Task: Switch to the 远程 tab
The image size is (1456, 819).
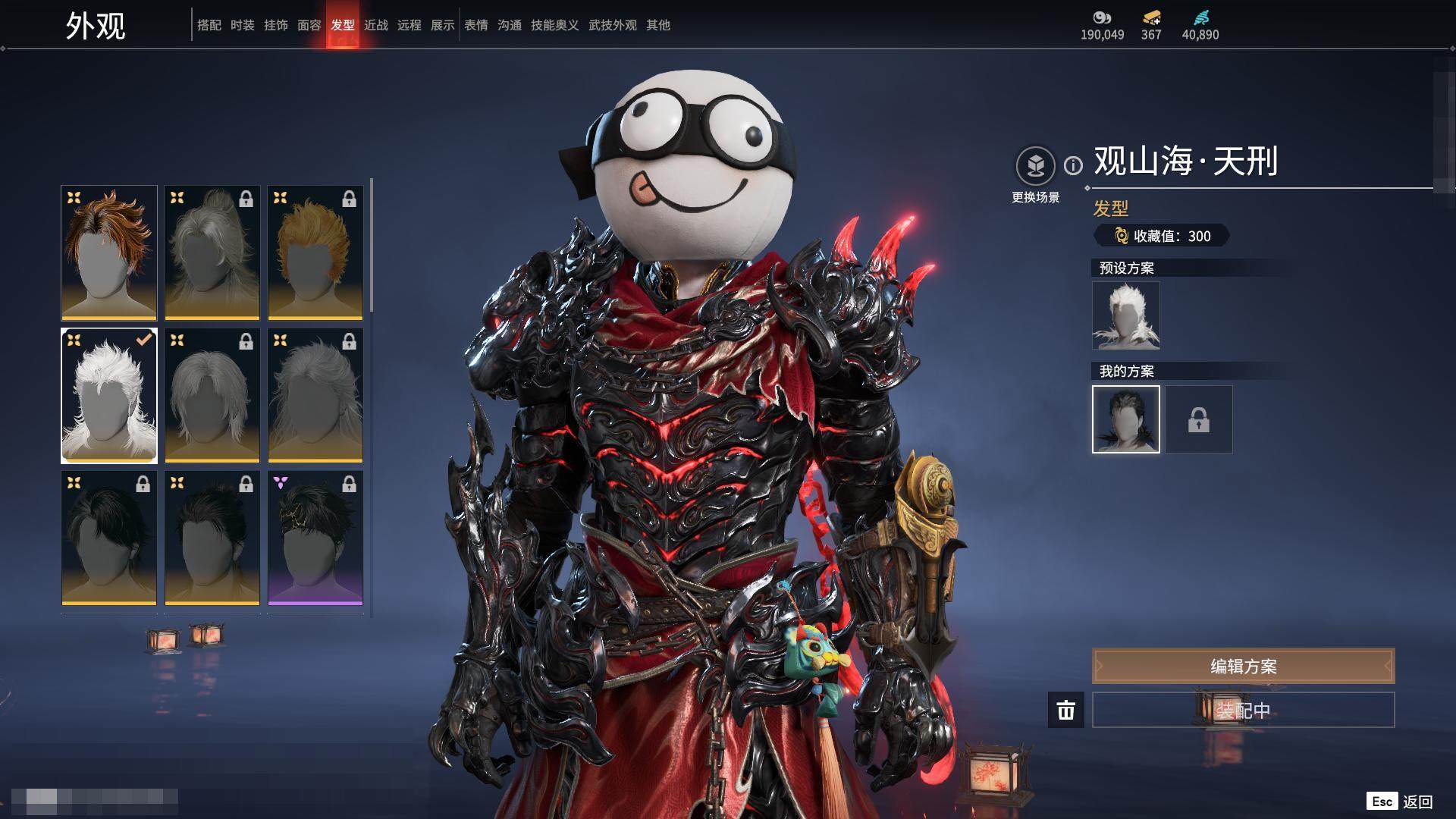Action: [x=409, y=25]
